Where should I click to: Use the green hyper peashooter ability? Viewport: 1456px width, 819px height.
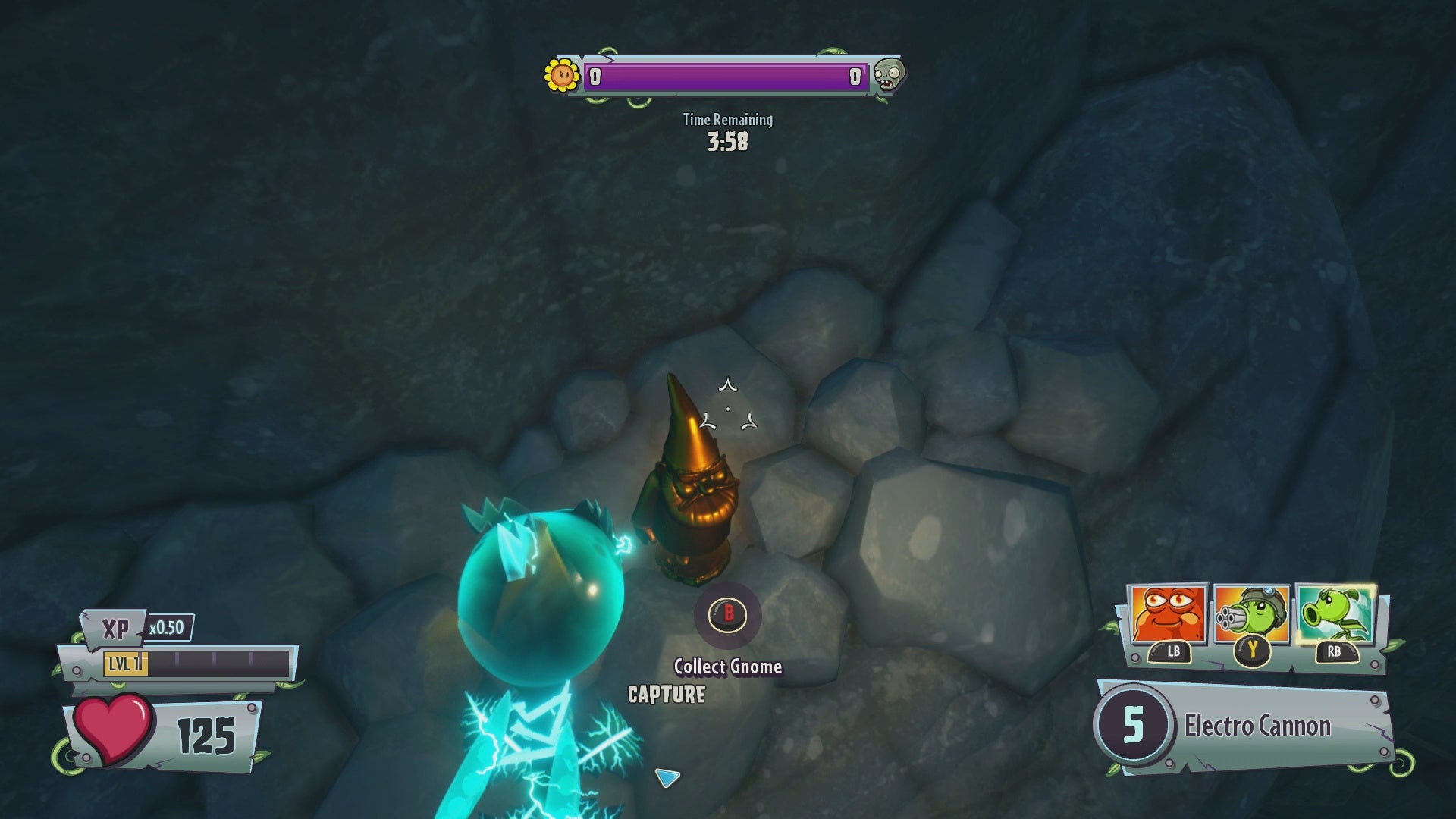point(1335,613)
